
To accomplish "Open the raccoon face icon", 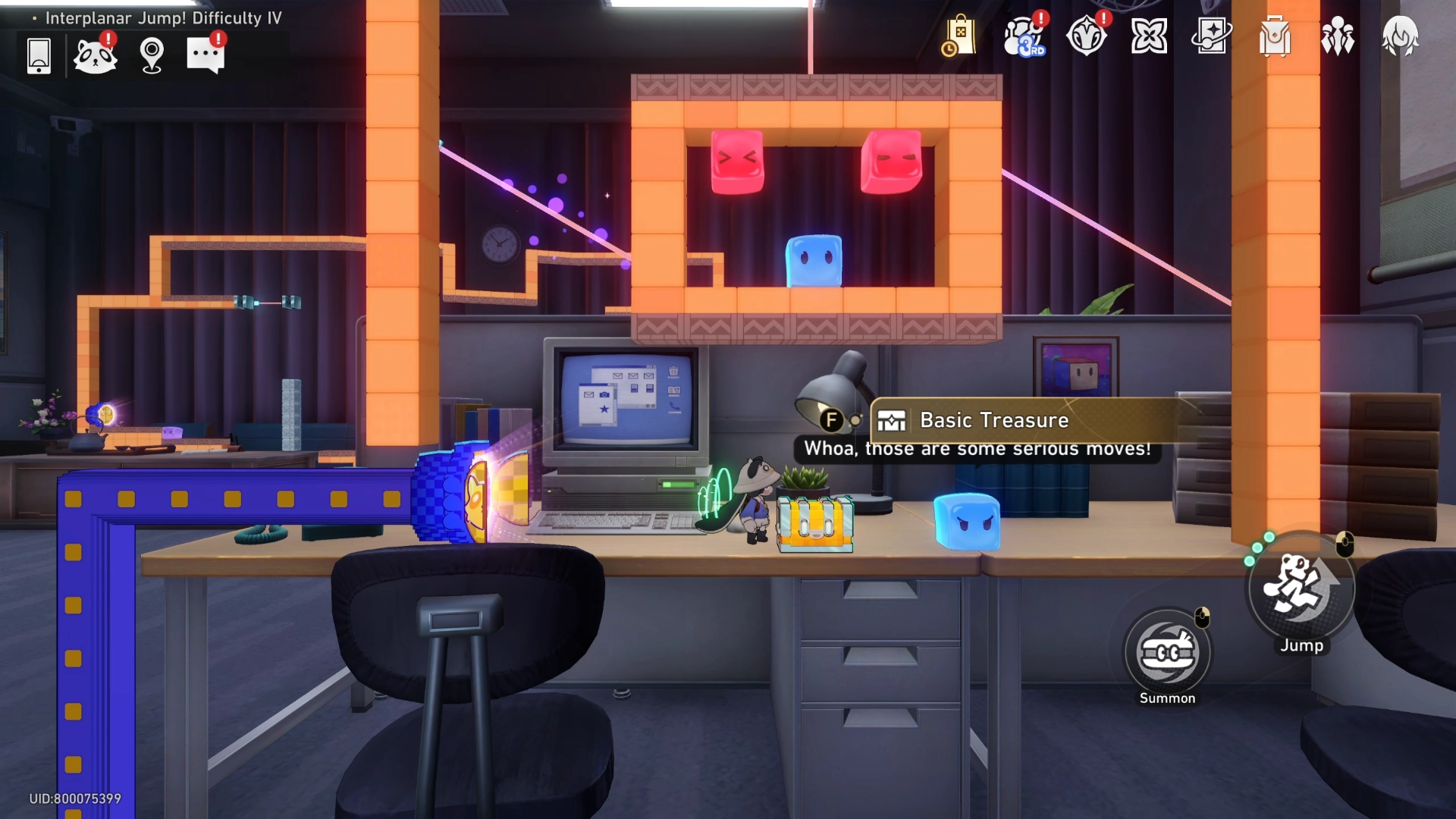I will click(95, 55).
